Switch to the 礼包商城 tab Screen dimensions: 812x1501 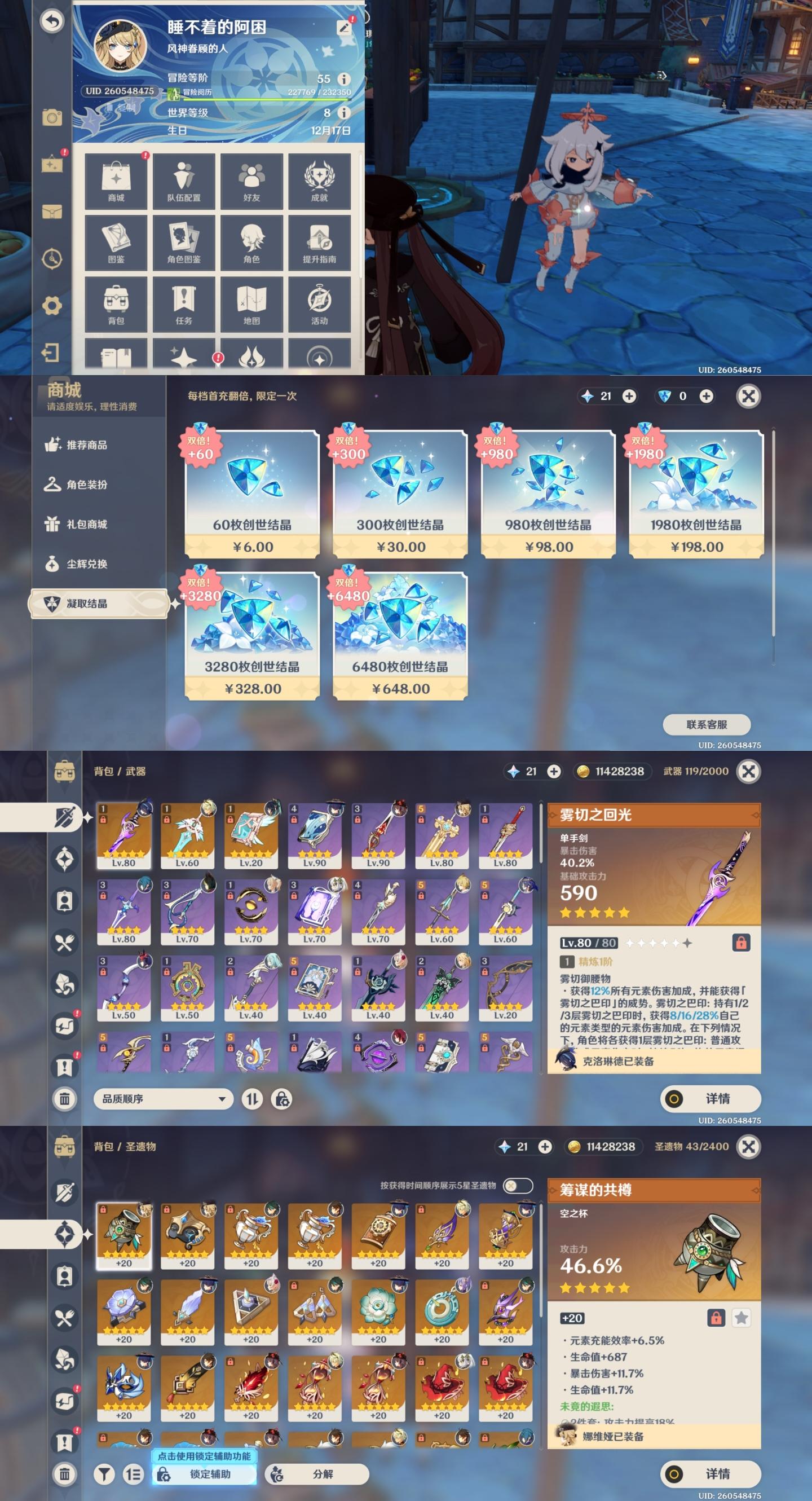86,525
